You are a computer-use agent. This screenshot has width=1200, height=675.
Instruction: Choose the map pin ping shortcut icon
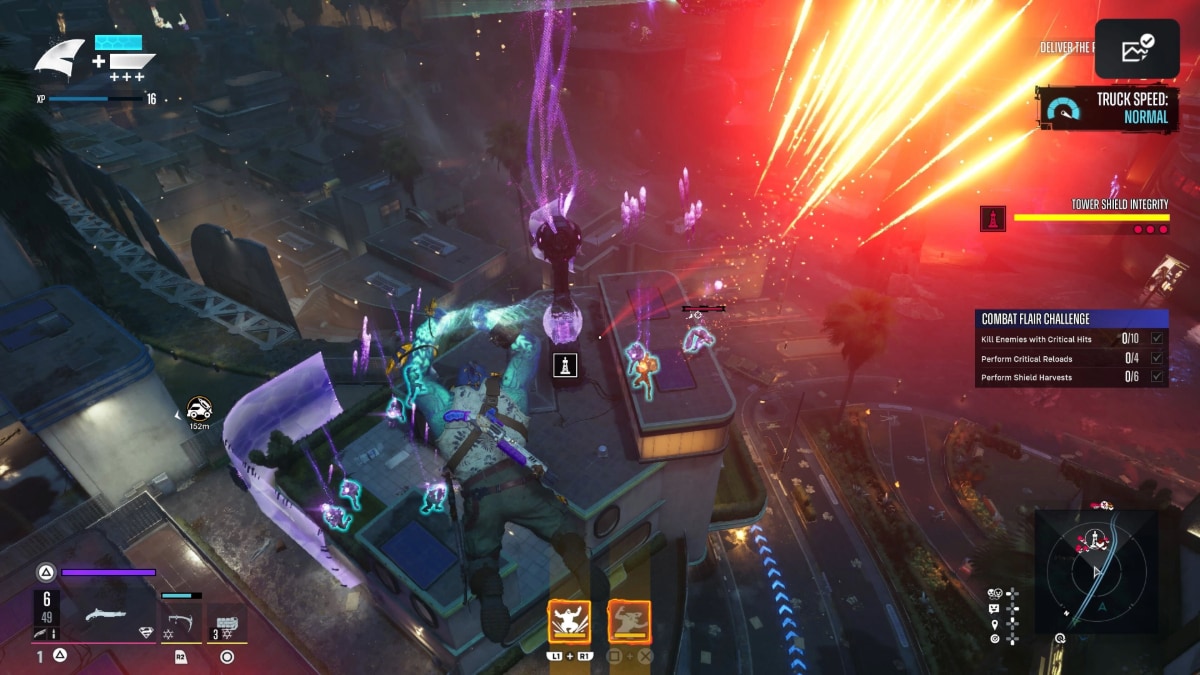(996, 623)
